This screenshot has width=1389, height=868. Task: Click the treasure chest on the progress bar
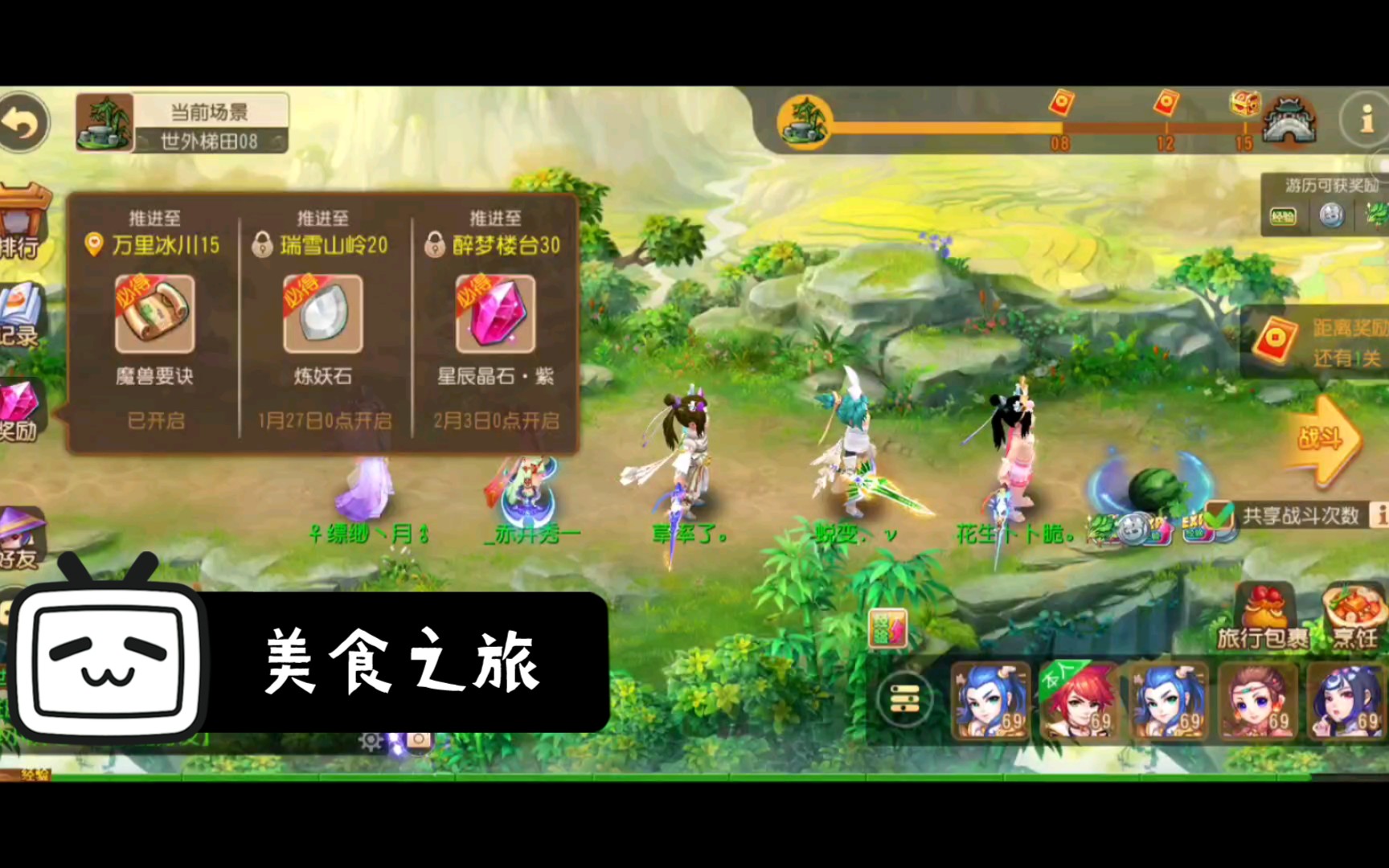point(1245,104)
